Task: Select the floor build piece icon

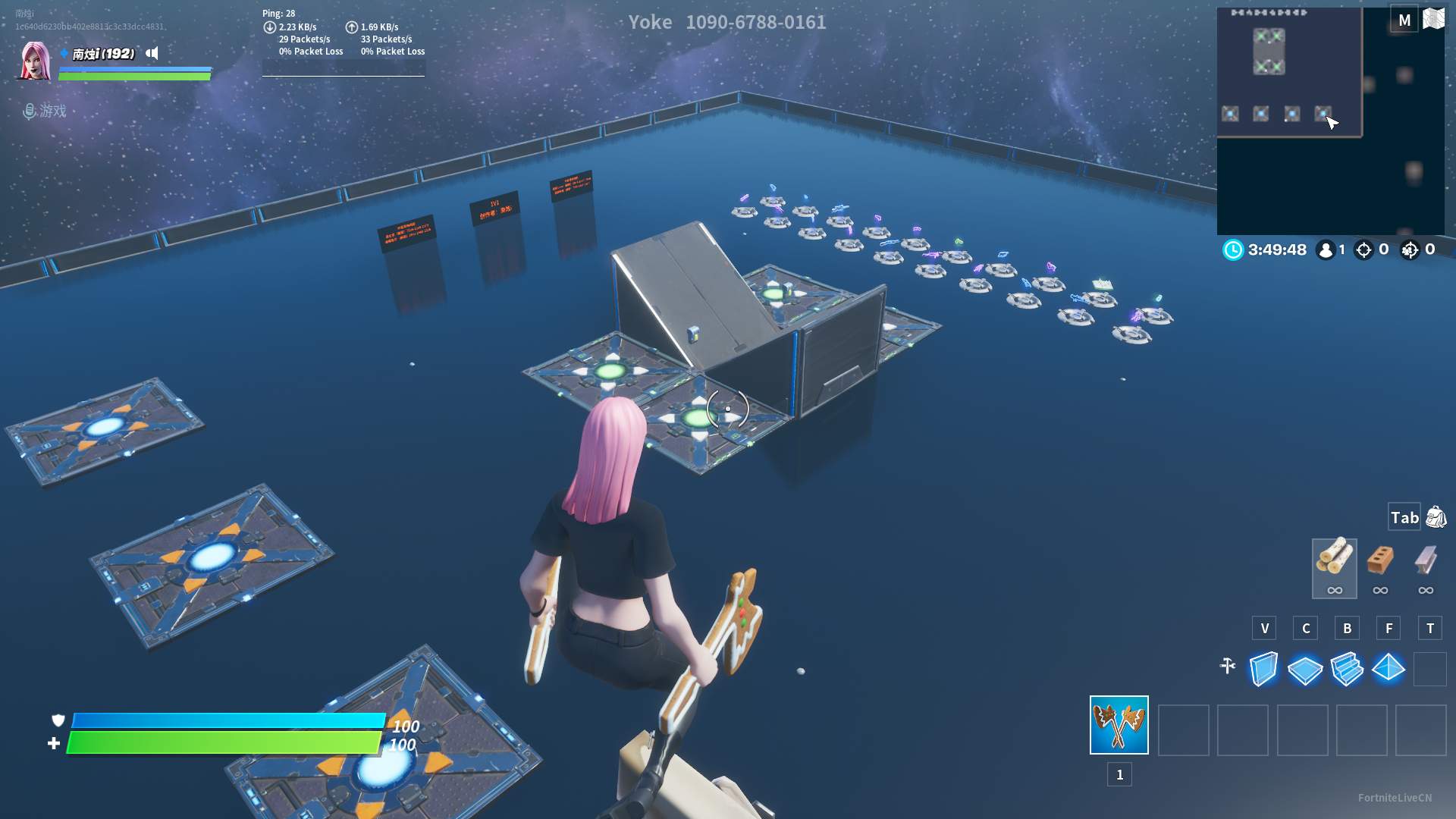Action: tap(1305, 670)
